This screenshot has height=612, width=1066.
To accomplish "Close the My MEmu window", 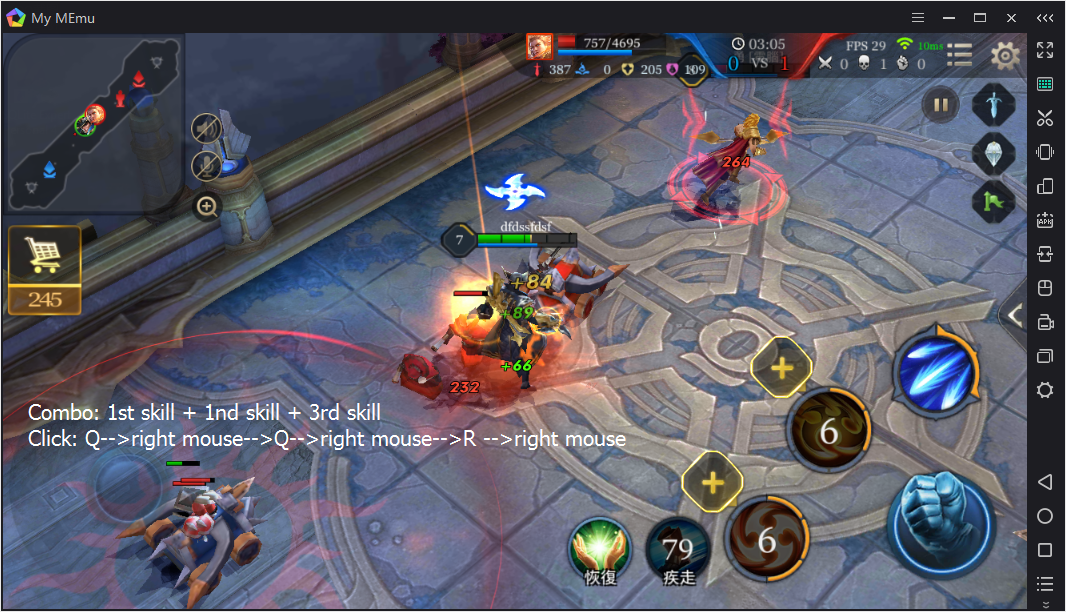I will point(1012,18).
